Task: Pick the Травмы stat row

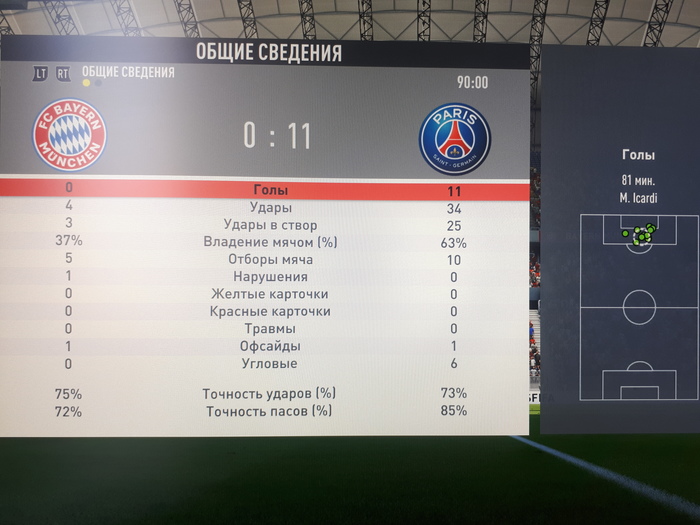Action: [x=269, y=329]
